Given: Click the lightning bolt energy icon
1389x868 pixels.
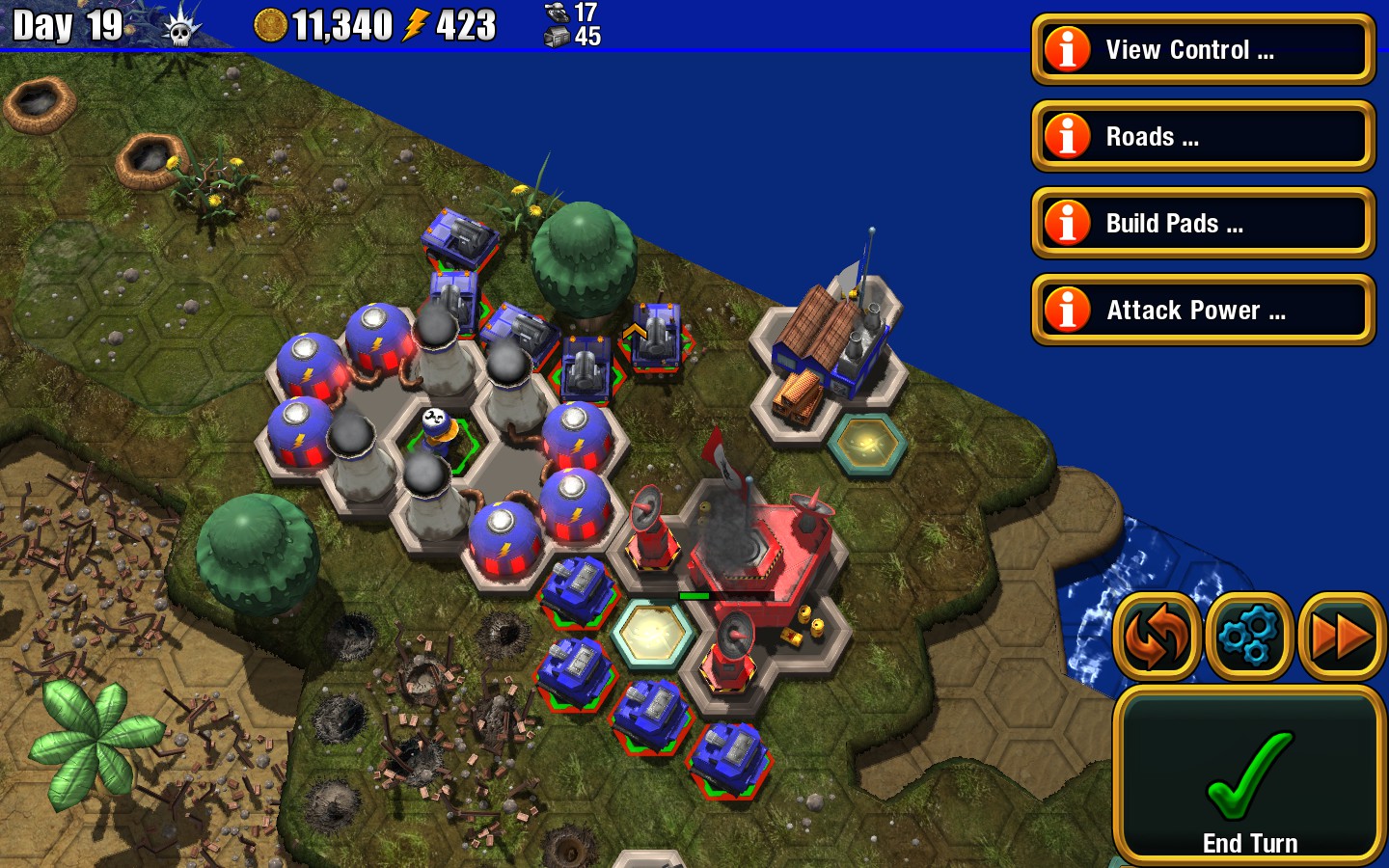Looking at the screenshot, I should click(x=418, y=26).
